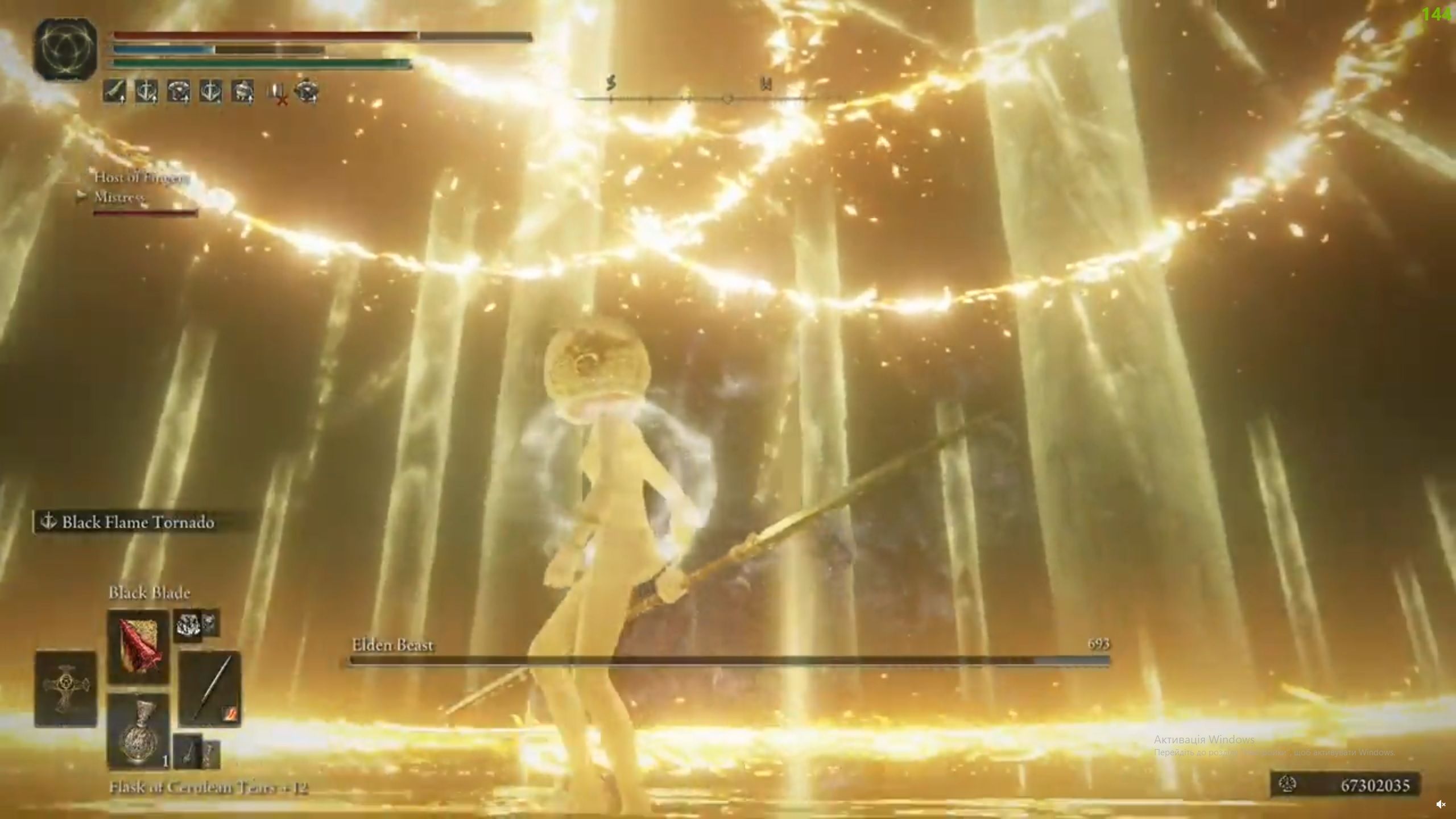Use the Flask of Cerulean Tears slot
1456x819 pixels.
(x=138, y=731)
